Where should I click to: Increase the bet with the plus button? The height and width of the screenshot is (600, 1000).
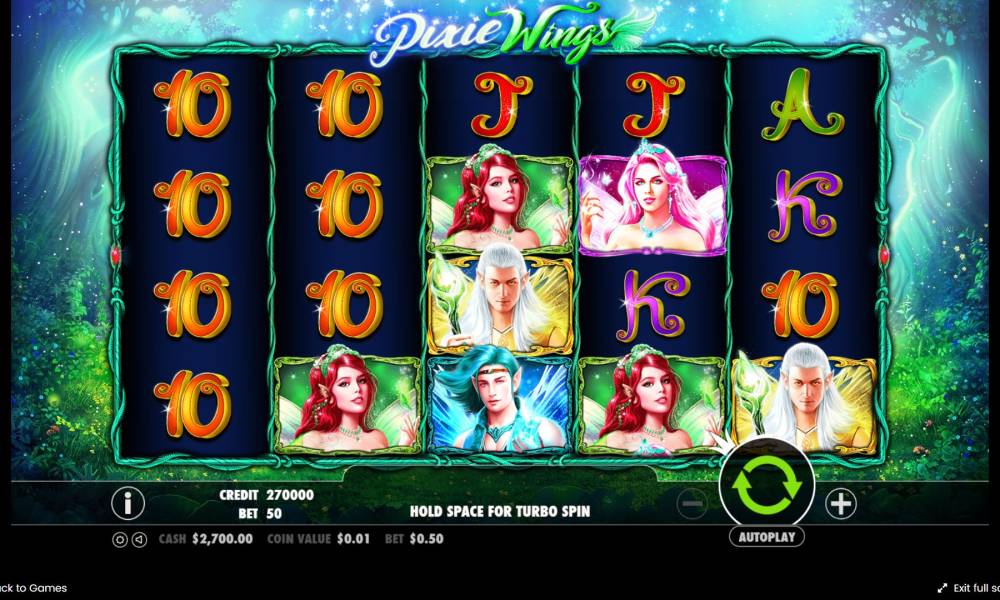click(841, 504)
